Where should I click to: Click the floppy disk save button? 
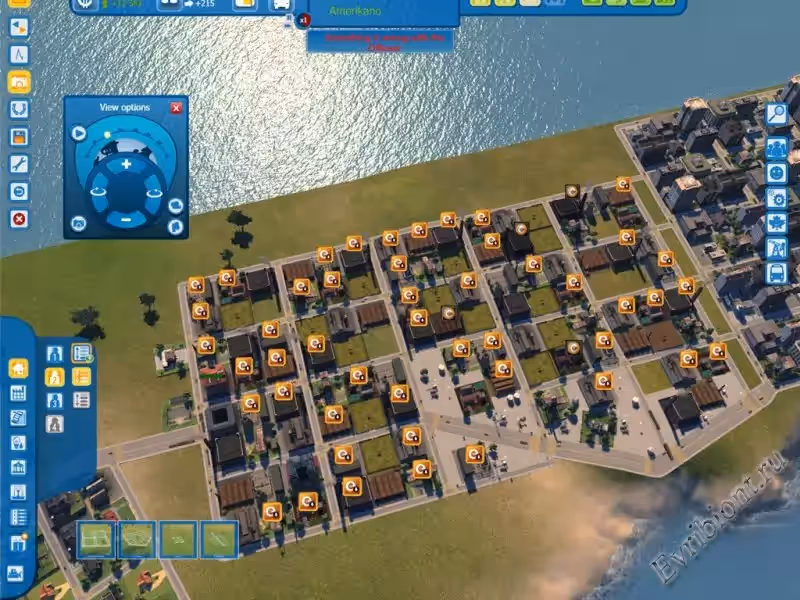(x=18, y=137)
